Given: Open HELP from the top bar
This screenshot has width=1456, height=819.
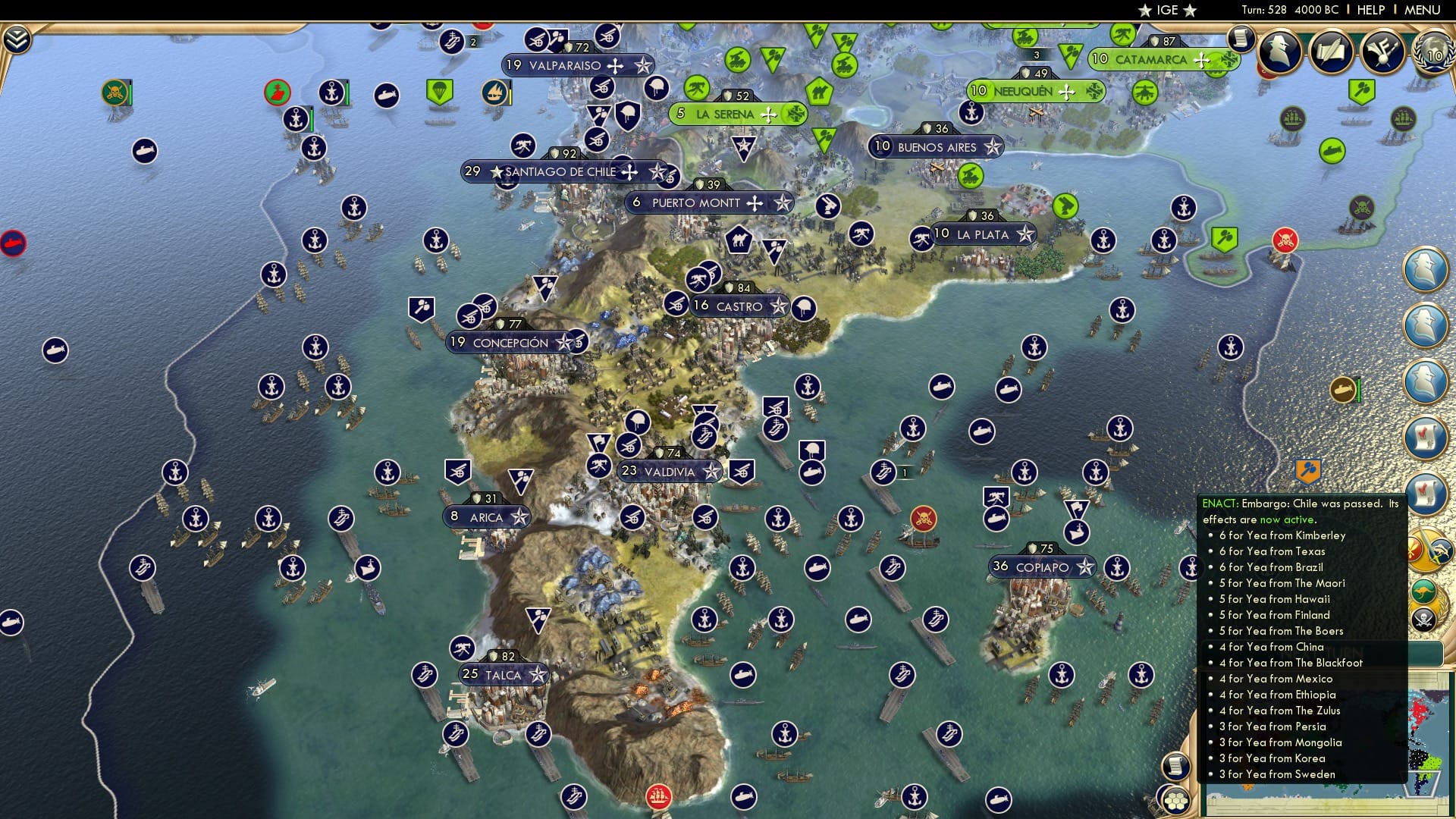Looking at the screenshot, I should click(x=1372, y=10).
